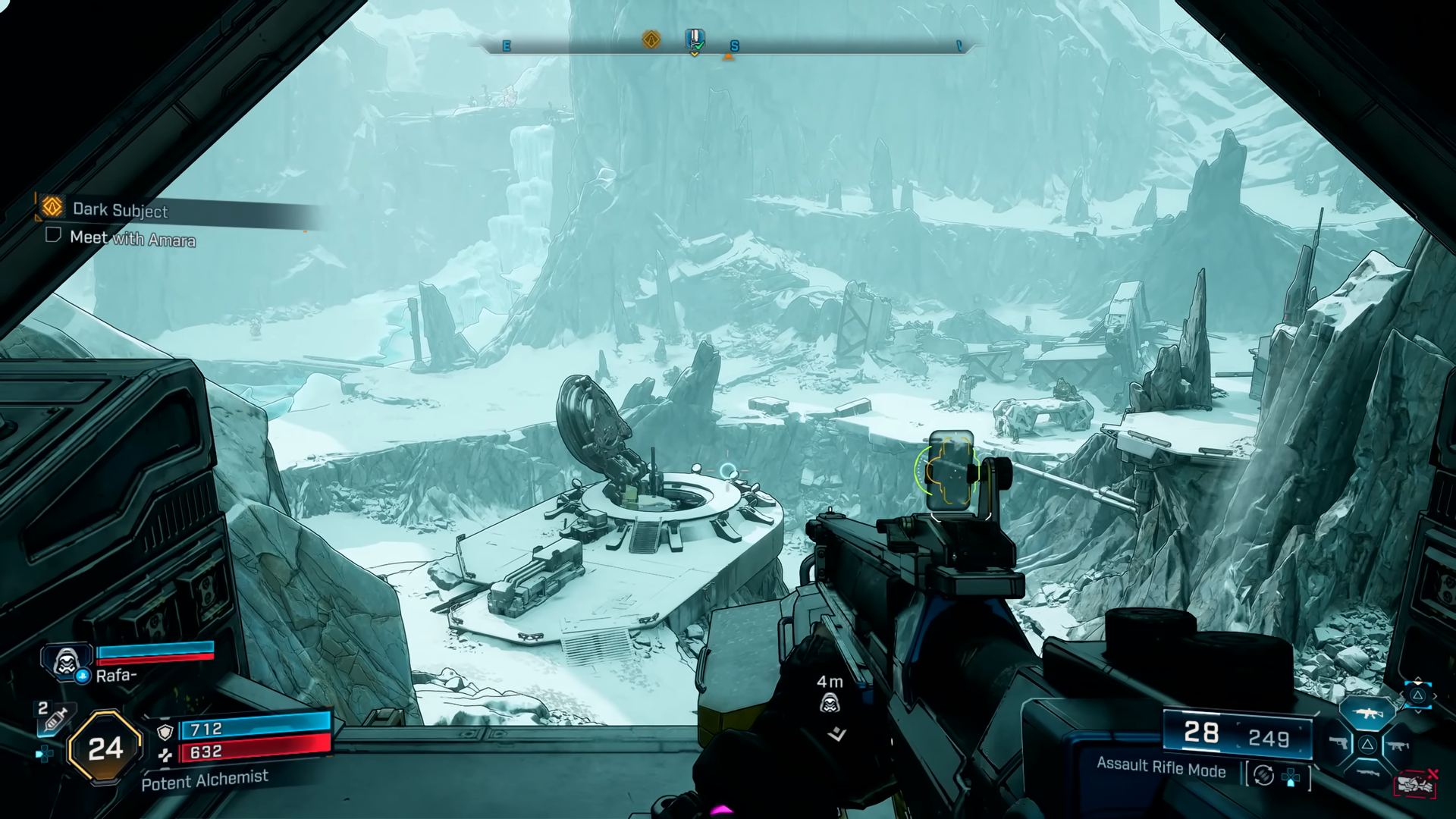Click the orange quest marker on the compass

click(x=651, y=39)
